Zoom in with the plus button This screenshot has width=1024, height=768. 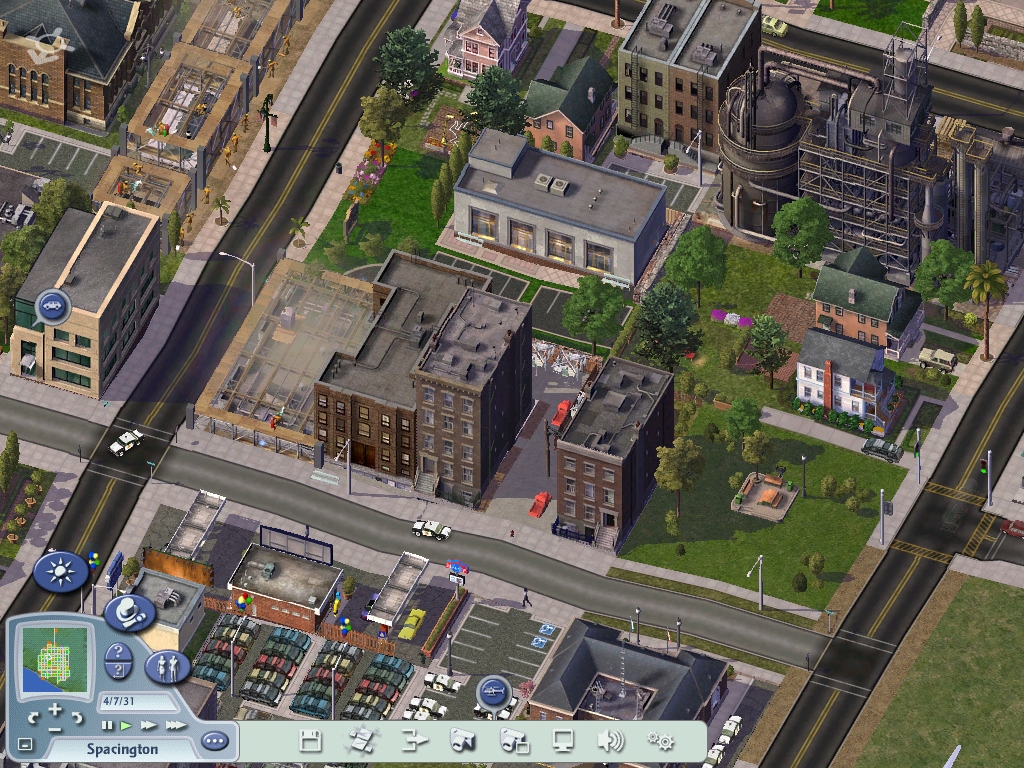(x=54, y=708)
